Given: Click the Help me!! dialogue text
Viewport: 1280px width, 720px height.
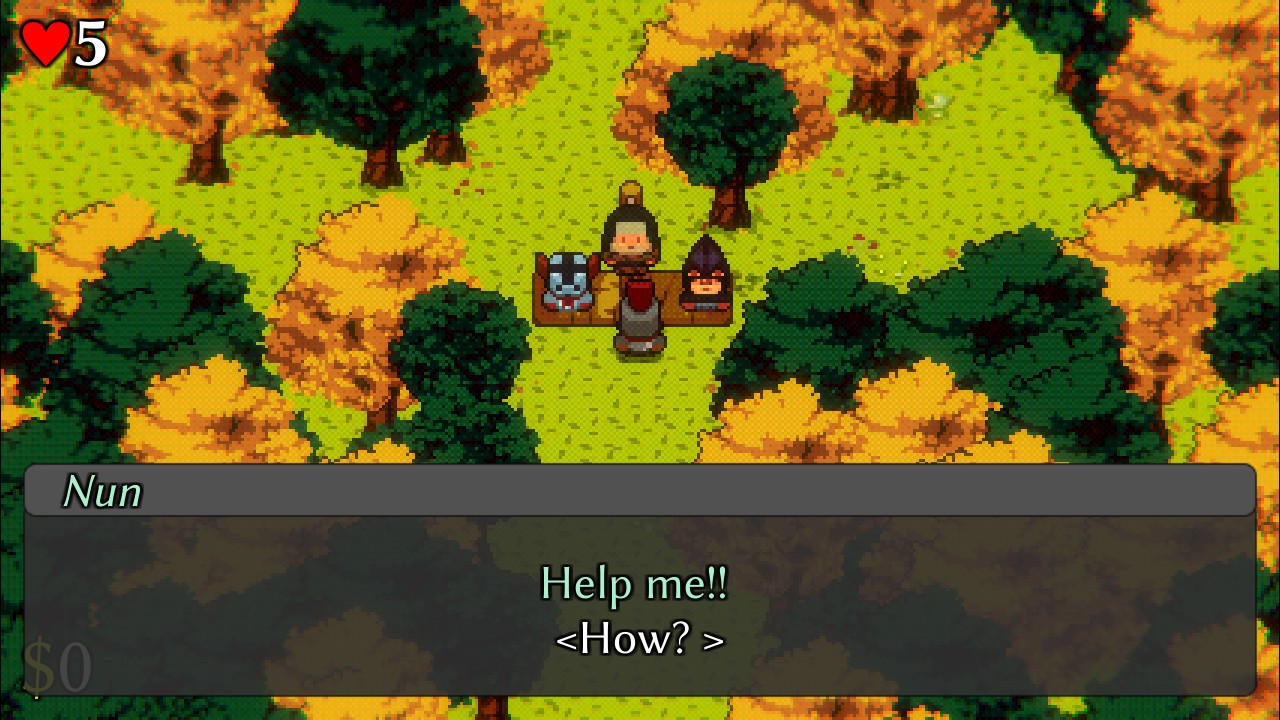Looking at the screenshot, I should point(634,583).
